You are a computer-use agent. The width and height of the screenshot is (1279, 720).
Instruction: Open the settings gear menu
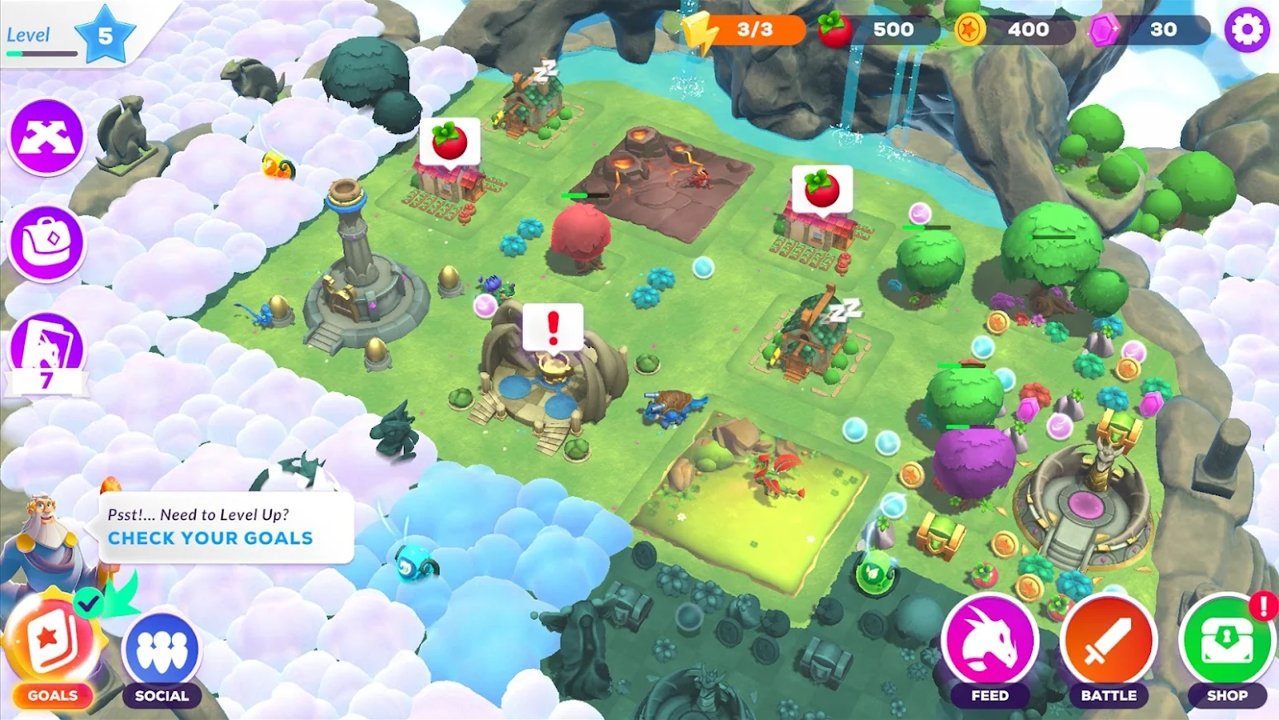point(1246,30)
